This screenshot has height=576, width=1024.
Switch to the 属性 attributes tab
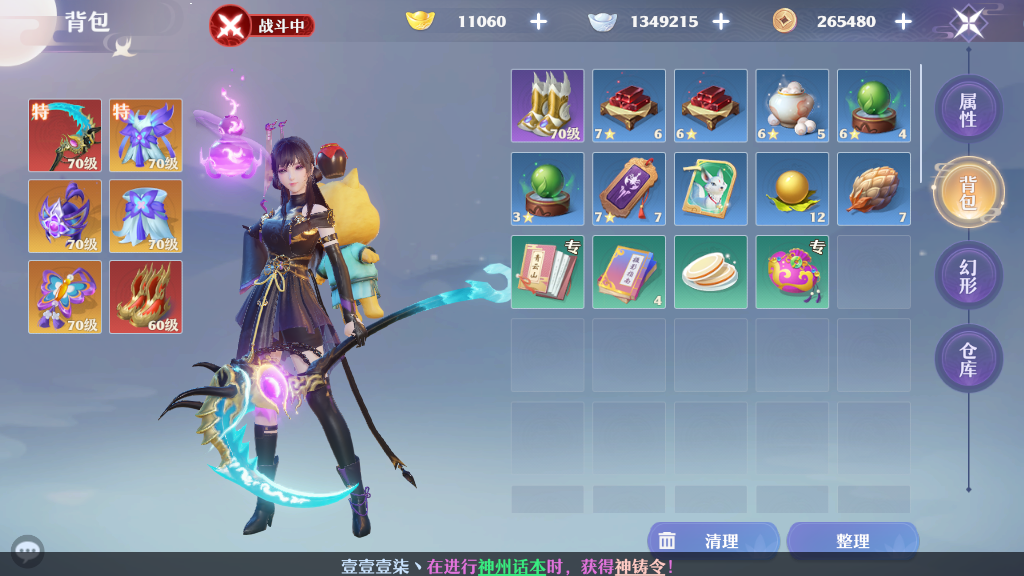[967, 109]
